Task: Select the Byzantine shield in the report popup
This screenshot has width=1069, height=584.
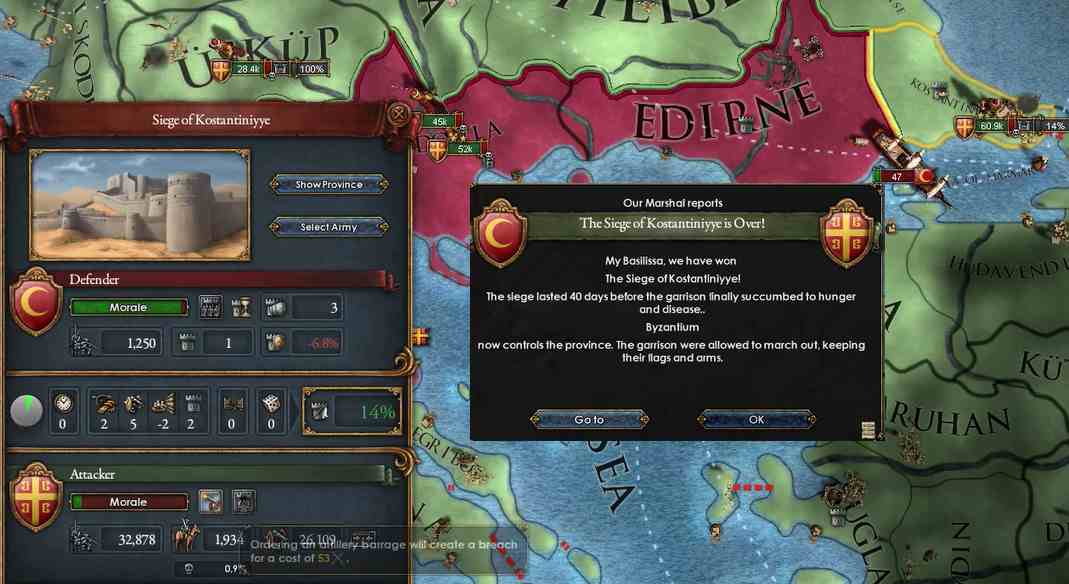Action: 846,233
